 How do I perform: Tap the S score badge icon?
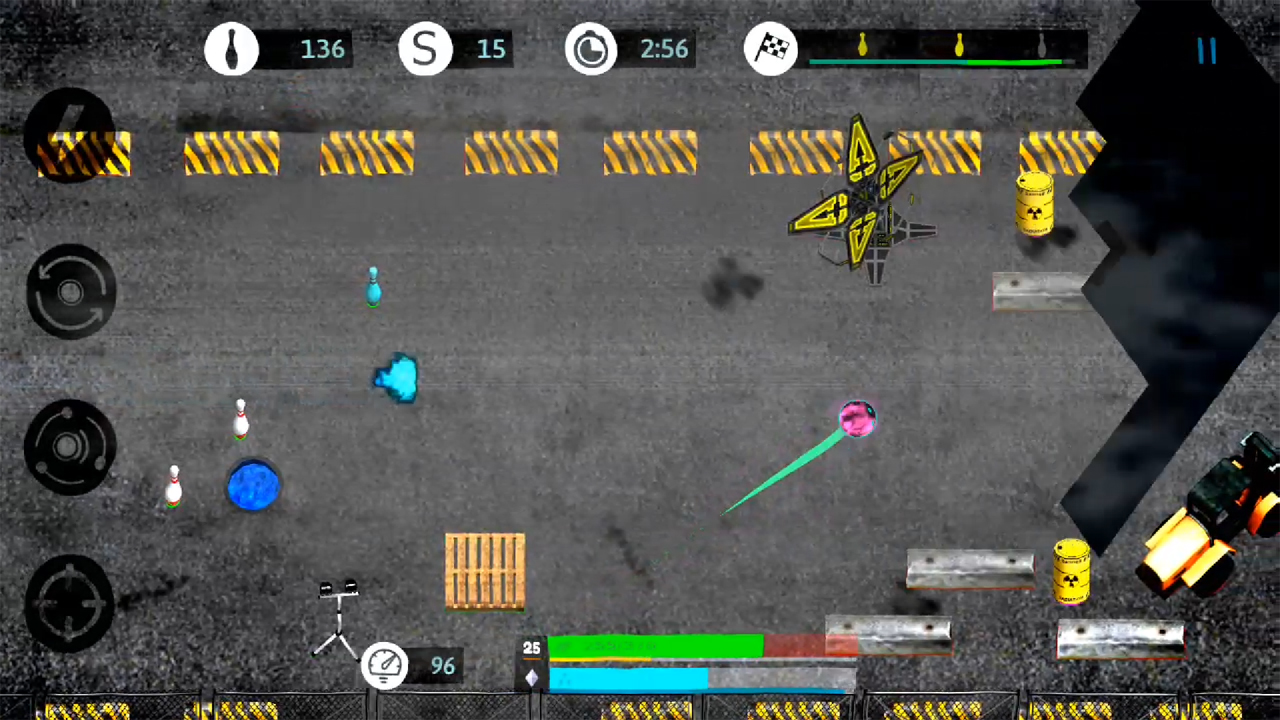(x=425, y=49)
